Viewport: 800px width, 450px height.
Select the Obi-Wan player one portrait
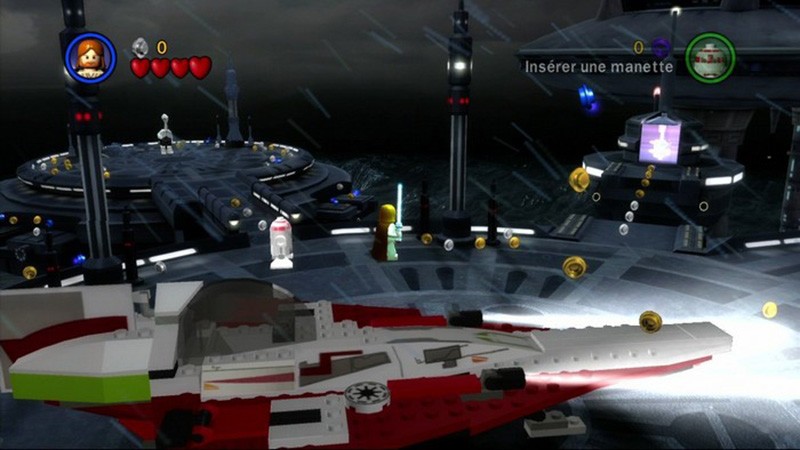tap(90, 57)
